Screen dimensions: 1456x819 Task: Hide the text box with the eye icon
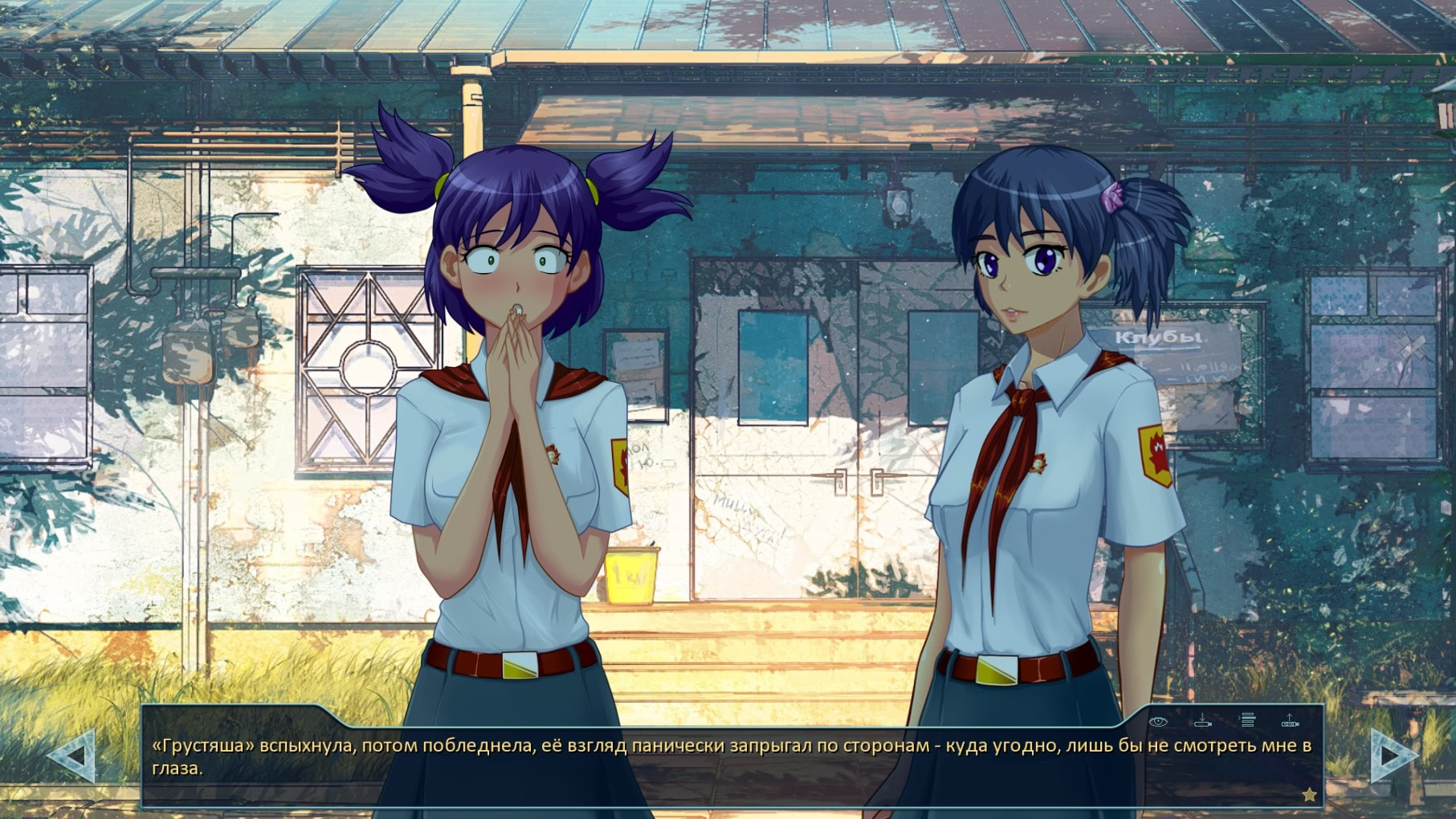click(1157, 721)
